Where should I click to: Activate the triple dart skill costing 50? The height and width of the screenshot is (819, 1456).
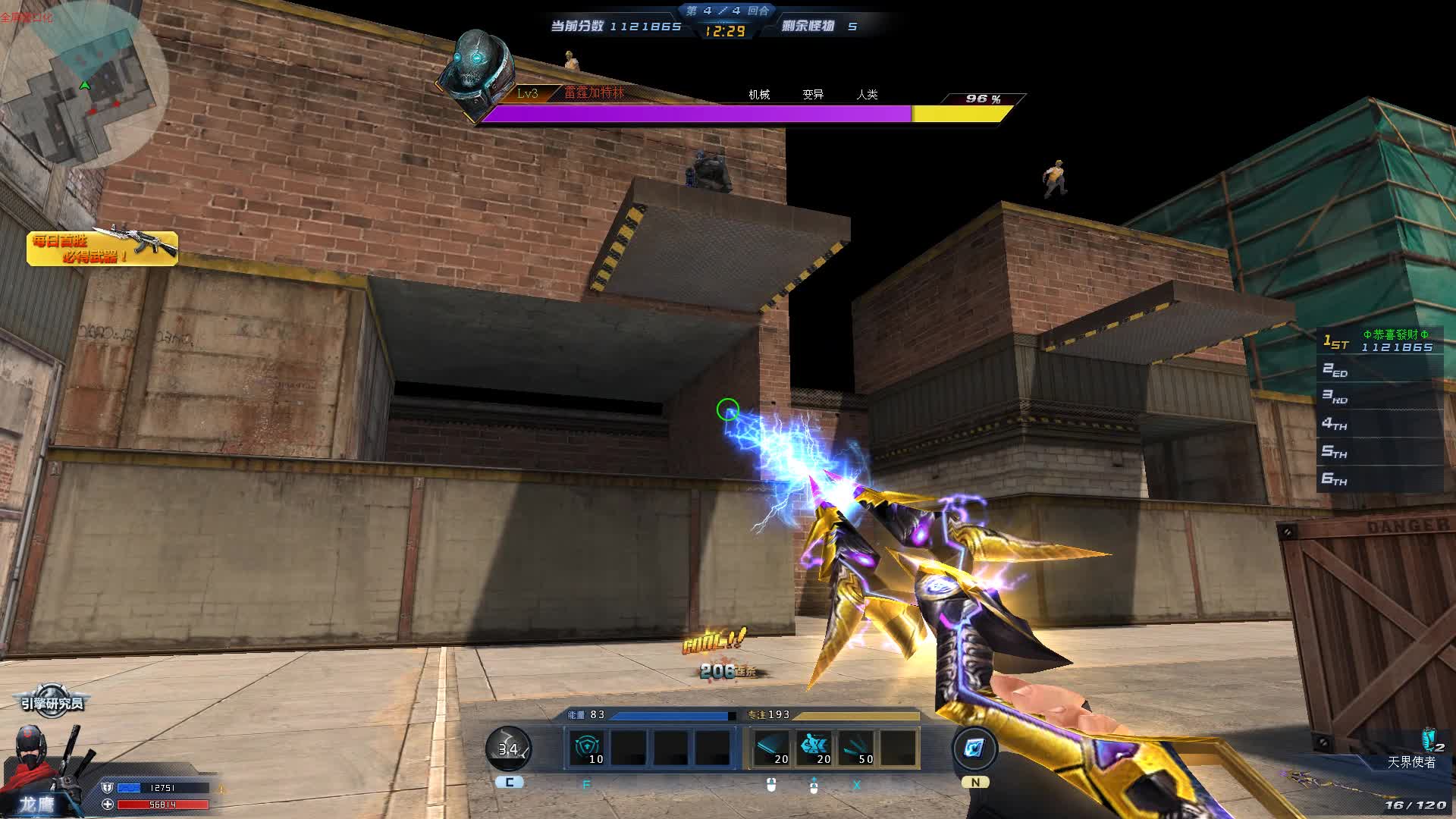coord(856,748)
